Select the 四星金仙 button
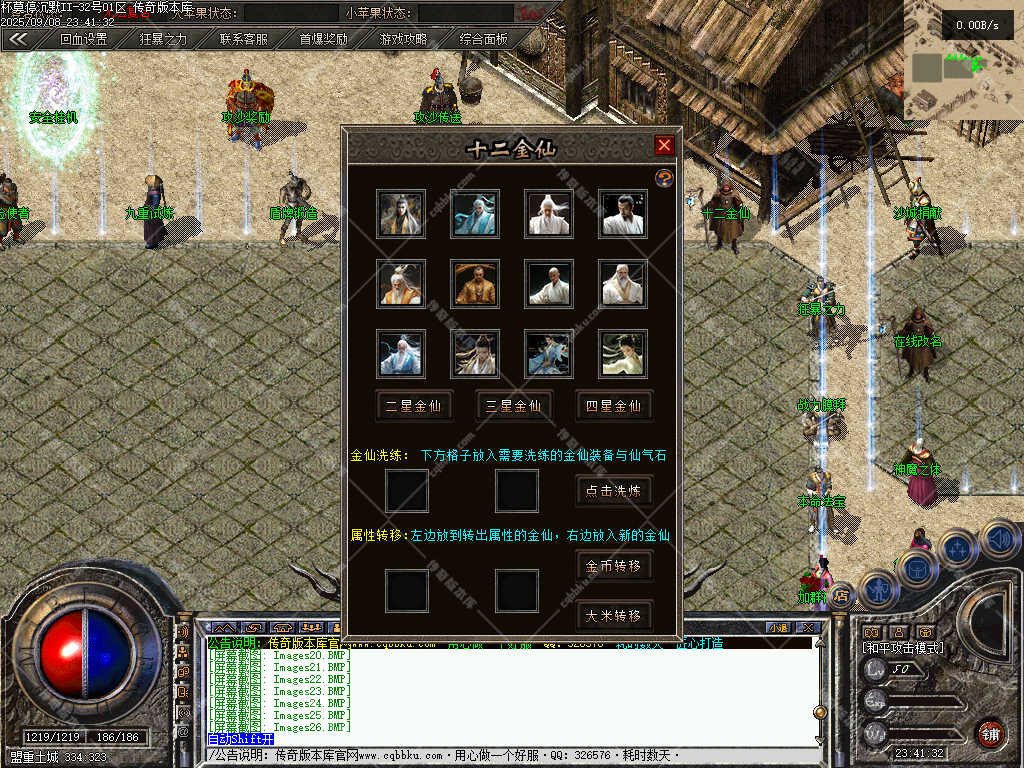 [614, 406]
